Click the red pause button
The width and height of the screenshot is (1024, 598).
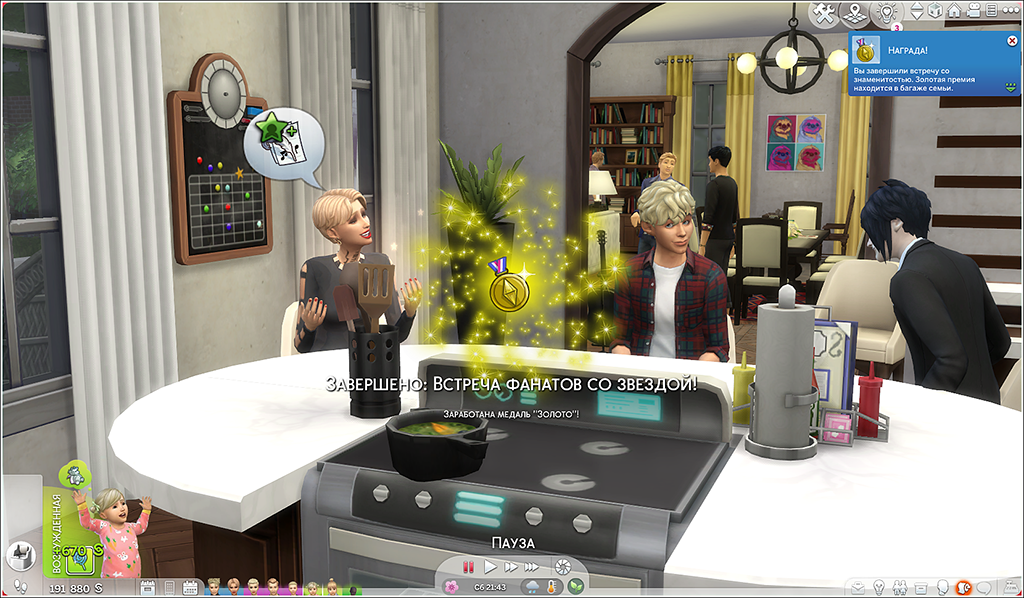click(x=467, y=566)
